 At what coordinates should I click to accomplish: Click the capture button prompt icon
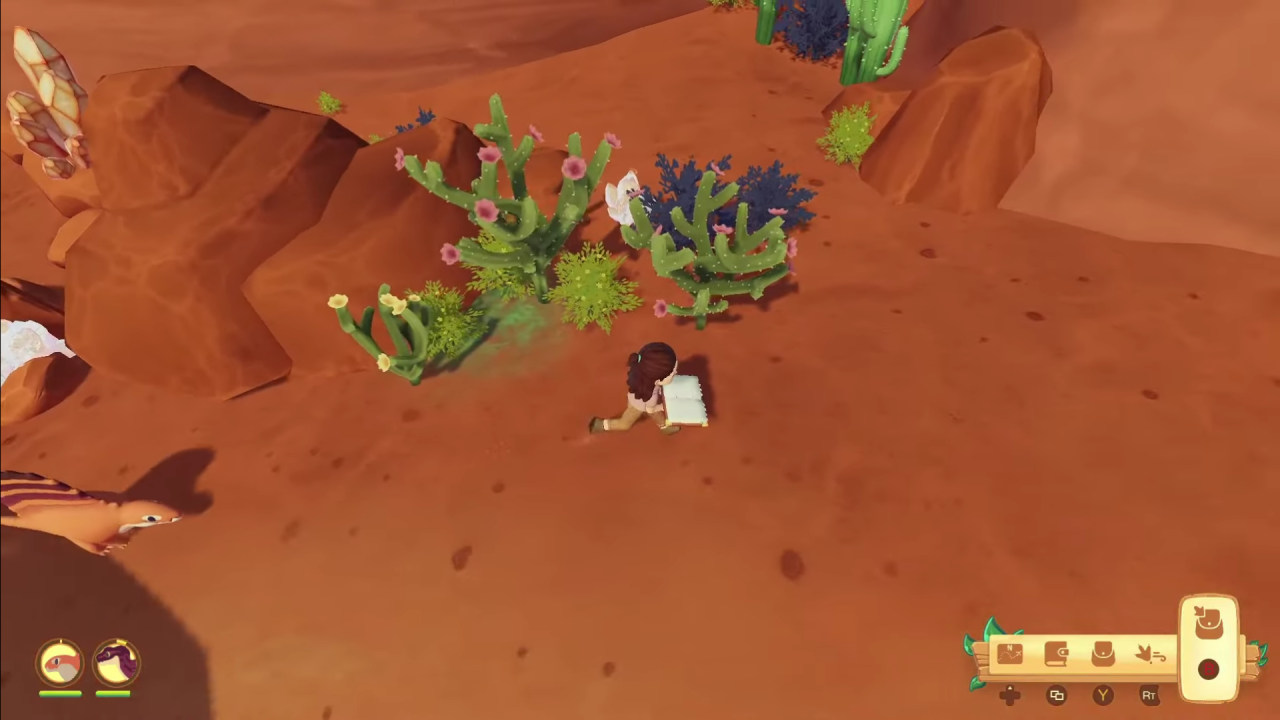[x=1057, y=694]
